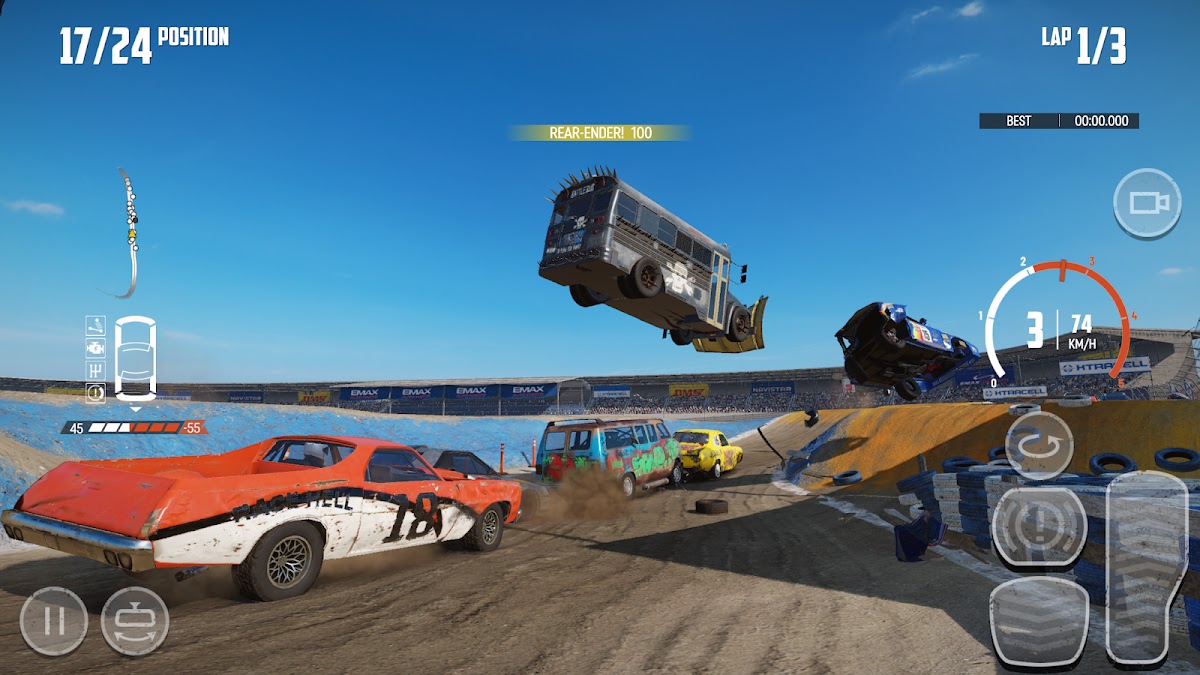Reset the car using the circular arrow button
This screenshot has height=675, width=1200.
pos(1039,445)
